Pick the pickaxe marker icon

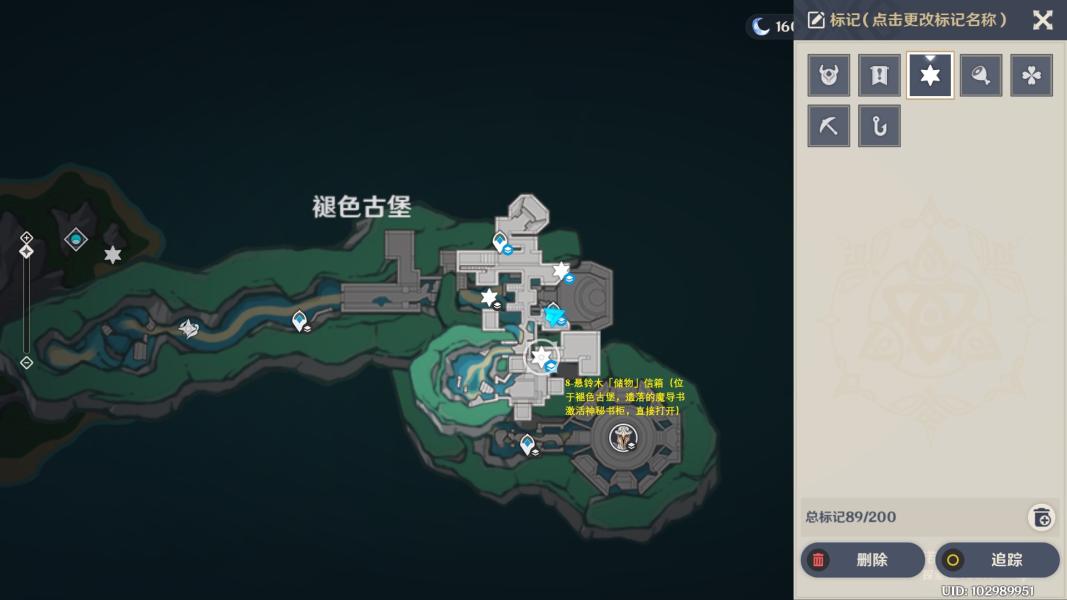pos(829,127)
